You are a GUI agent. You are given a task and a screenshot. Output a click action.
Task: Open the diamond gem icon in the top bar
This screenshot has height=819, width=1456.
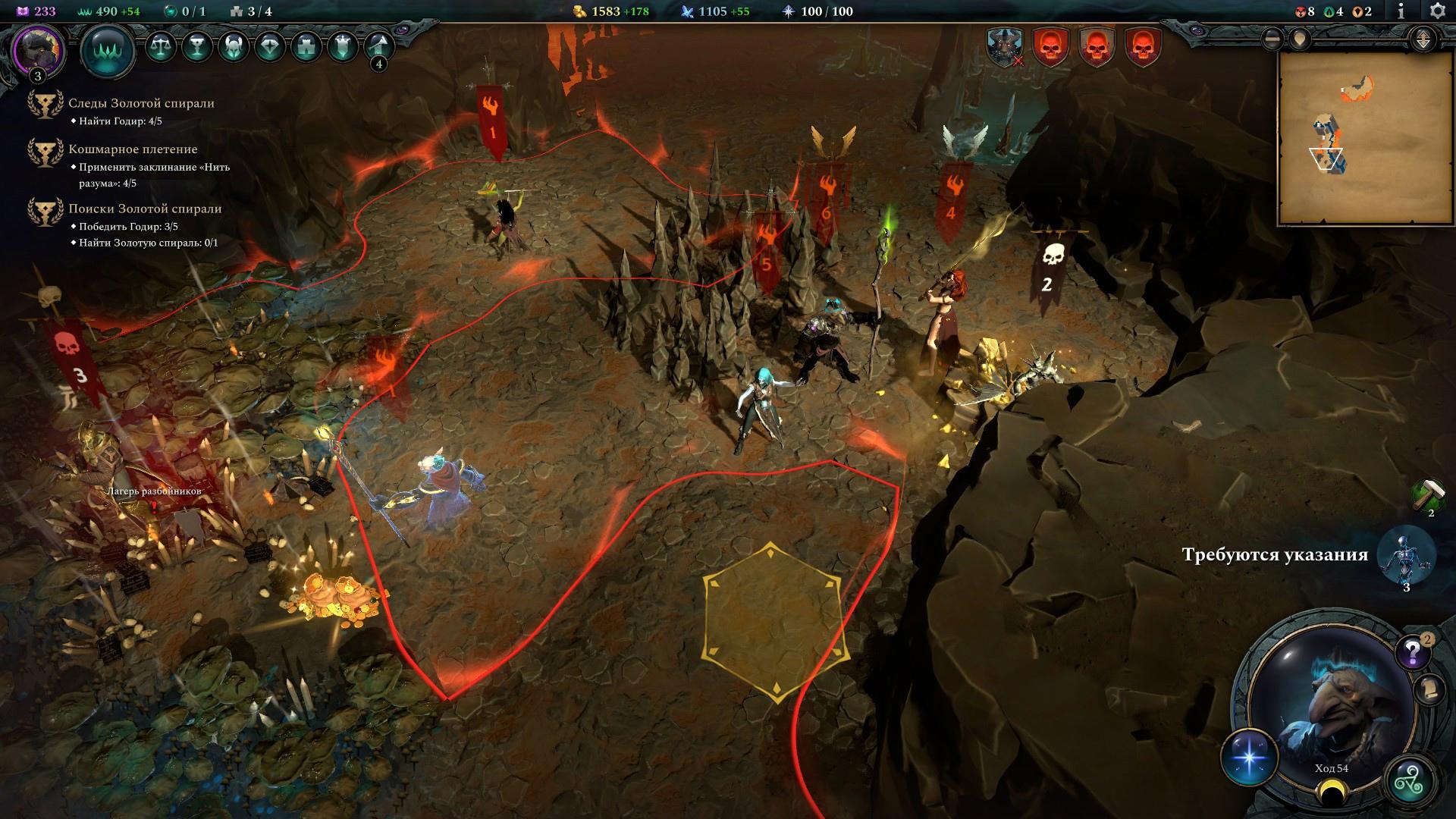(270, 47)
